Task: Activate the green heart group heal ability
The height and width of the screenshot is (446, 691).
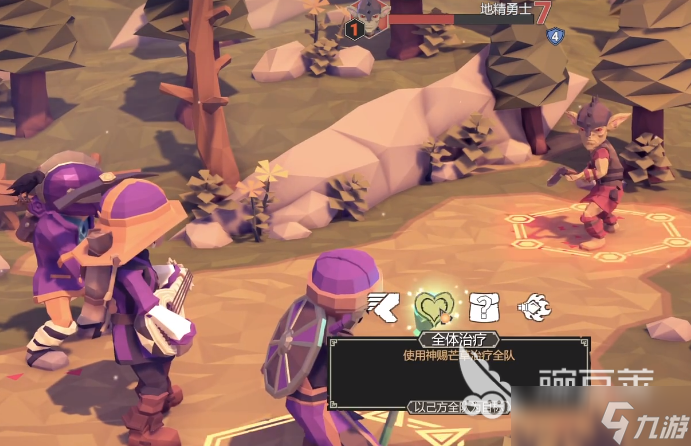Action: [434, 306]
